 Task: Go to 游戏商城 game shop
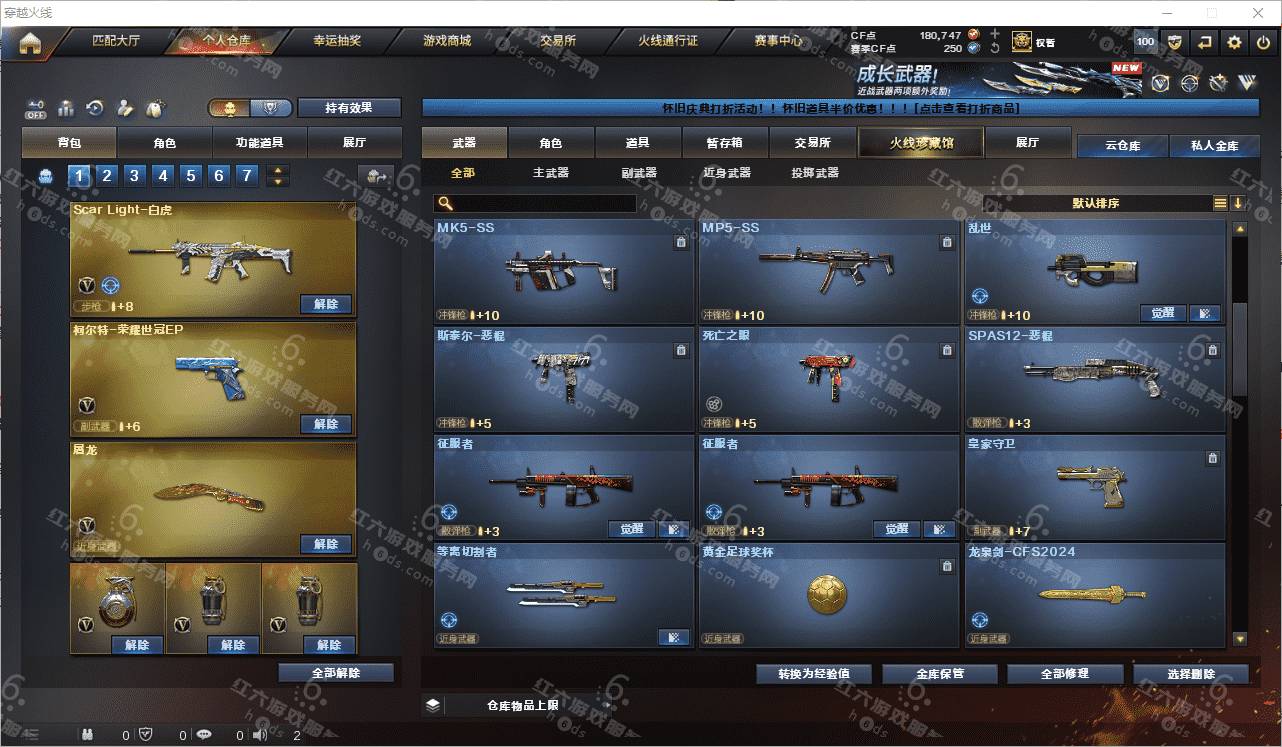pyautogui.click(x=446, y=42)
